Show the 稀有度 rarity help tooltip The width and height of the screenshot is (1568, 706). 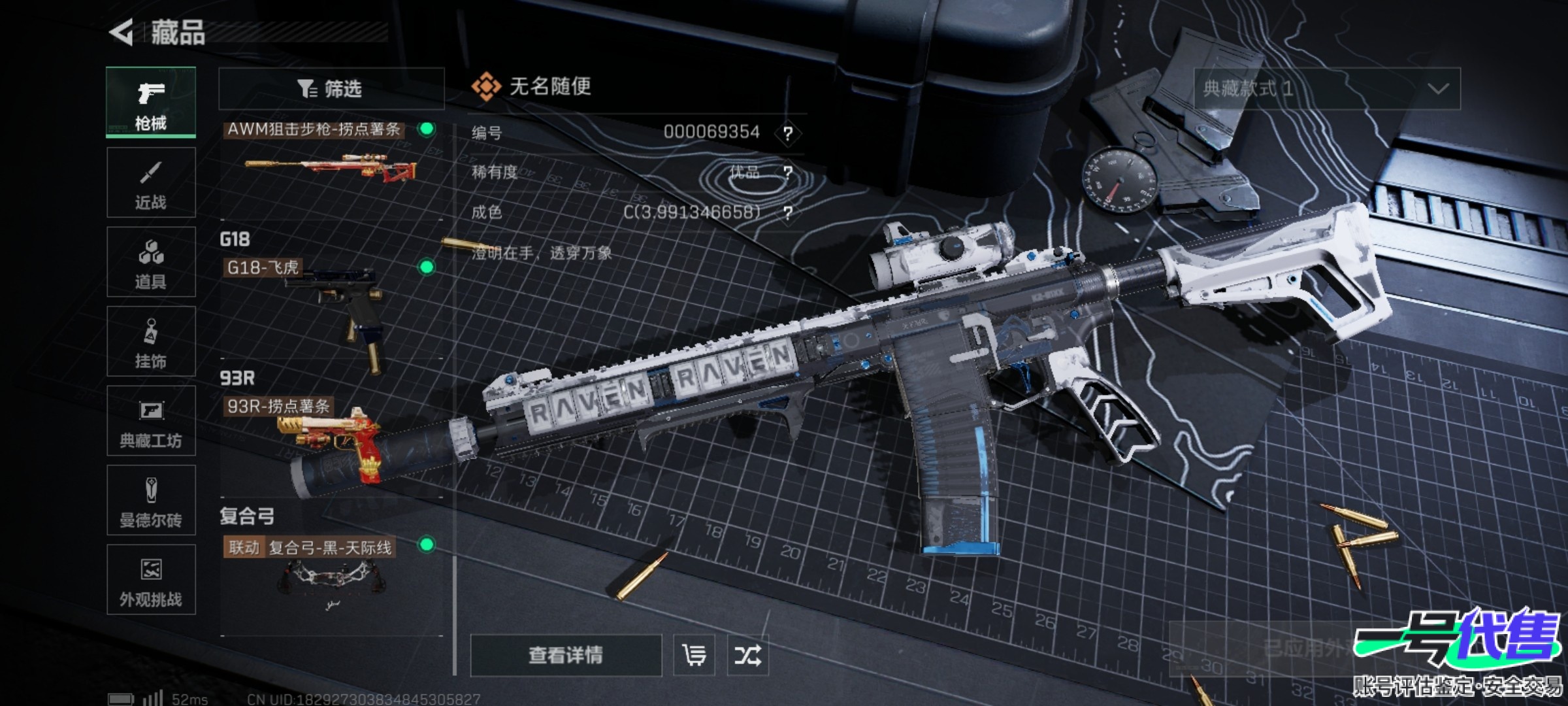(x=788, y=173)
